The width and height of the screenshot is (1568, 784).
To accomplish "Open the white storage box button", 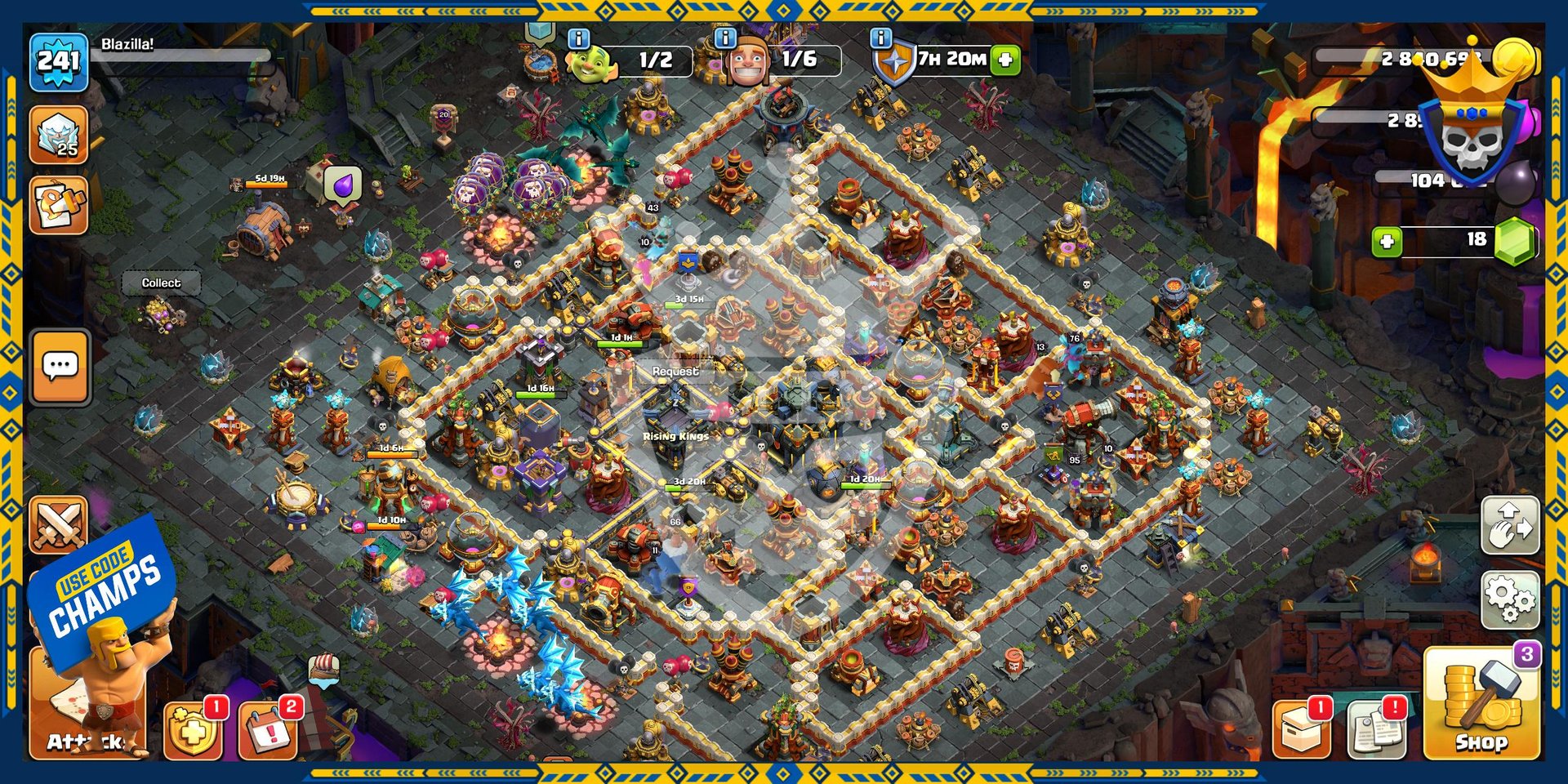I will click(x=1302, y=727).
